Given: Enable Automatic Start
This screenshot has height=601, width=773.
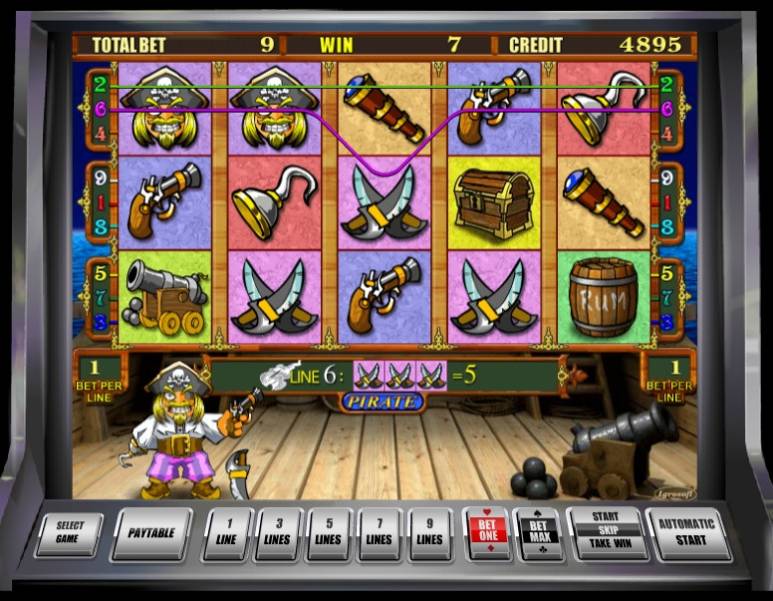Looking at the screenshot, I should click(x=686, y=532).
